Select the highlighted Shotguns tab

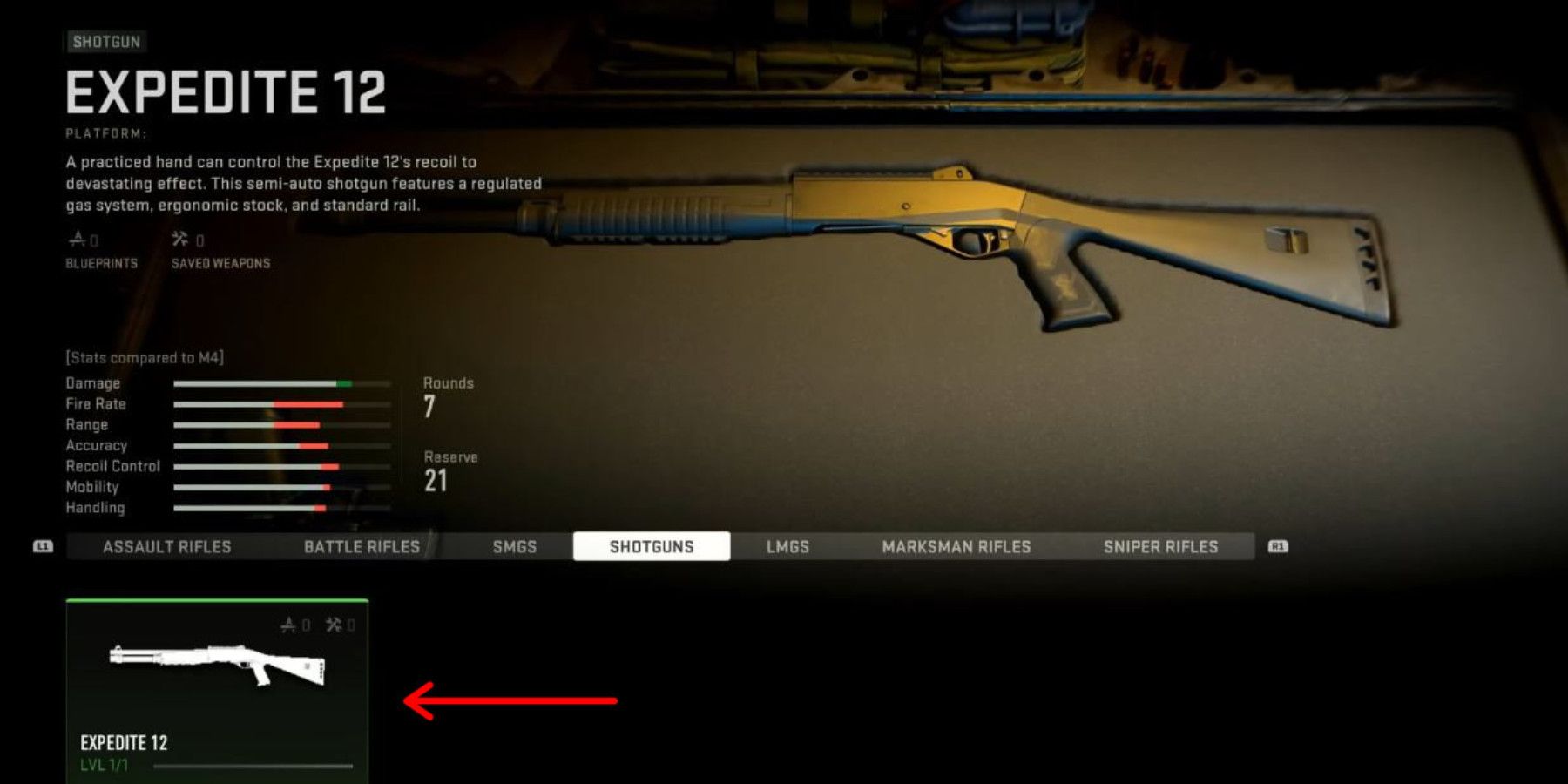click(652, 547)
